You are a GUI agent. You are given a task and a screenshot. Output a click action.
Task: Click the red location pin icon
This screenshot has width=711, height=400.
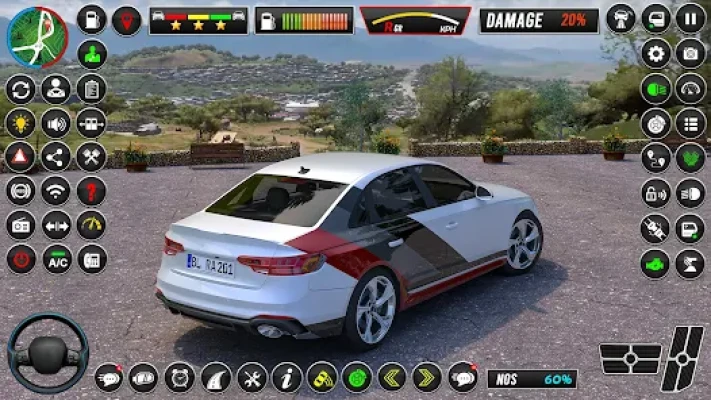click(x=126, y=20)
